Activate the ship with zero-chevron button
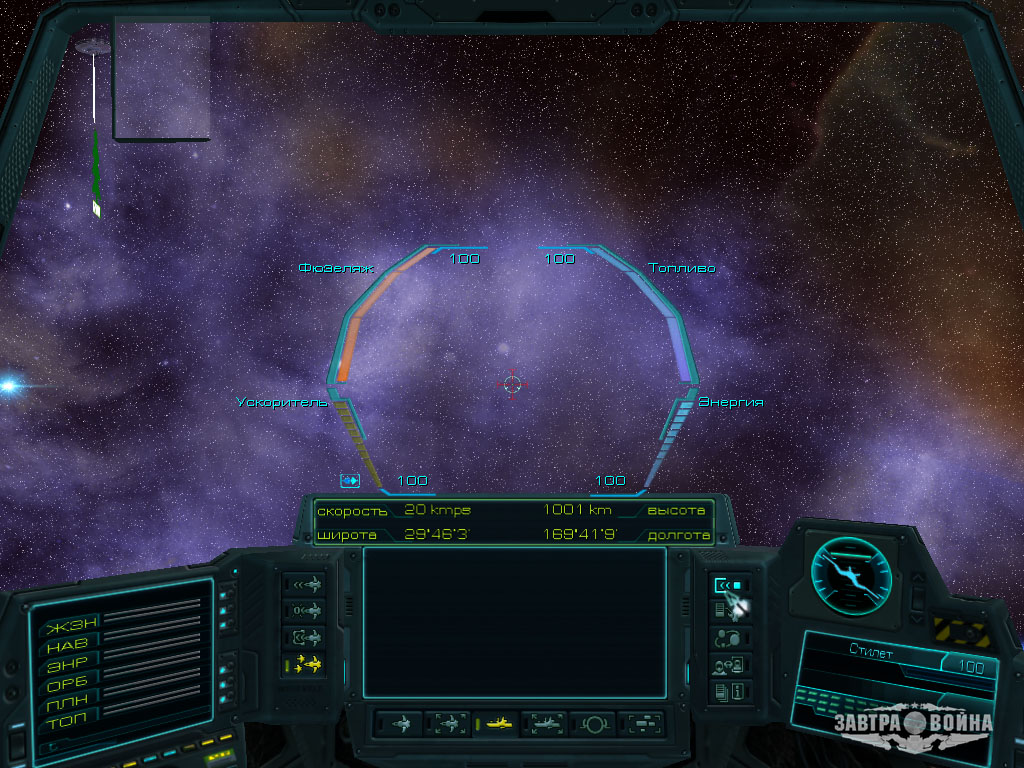 (x=304, y=611)
